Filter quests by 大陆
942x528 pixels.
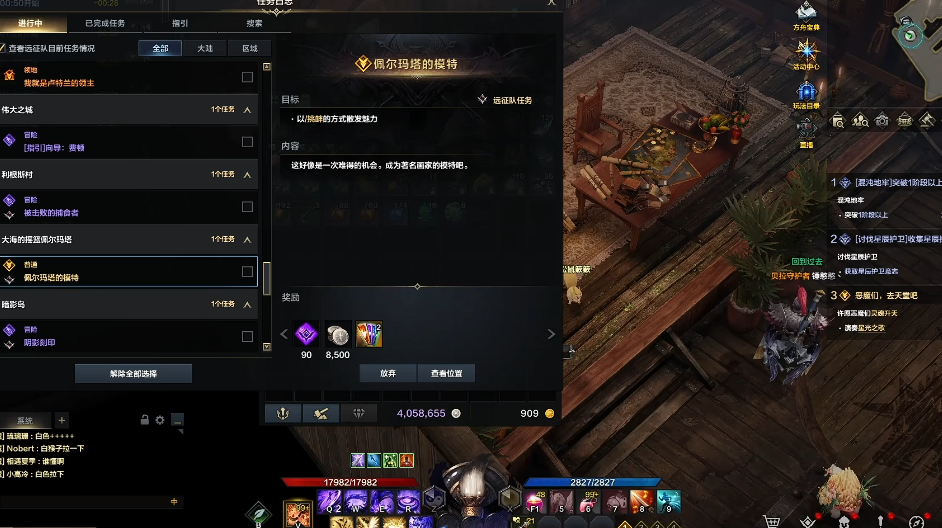205,48
